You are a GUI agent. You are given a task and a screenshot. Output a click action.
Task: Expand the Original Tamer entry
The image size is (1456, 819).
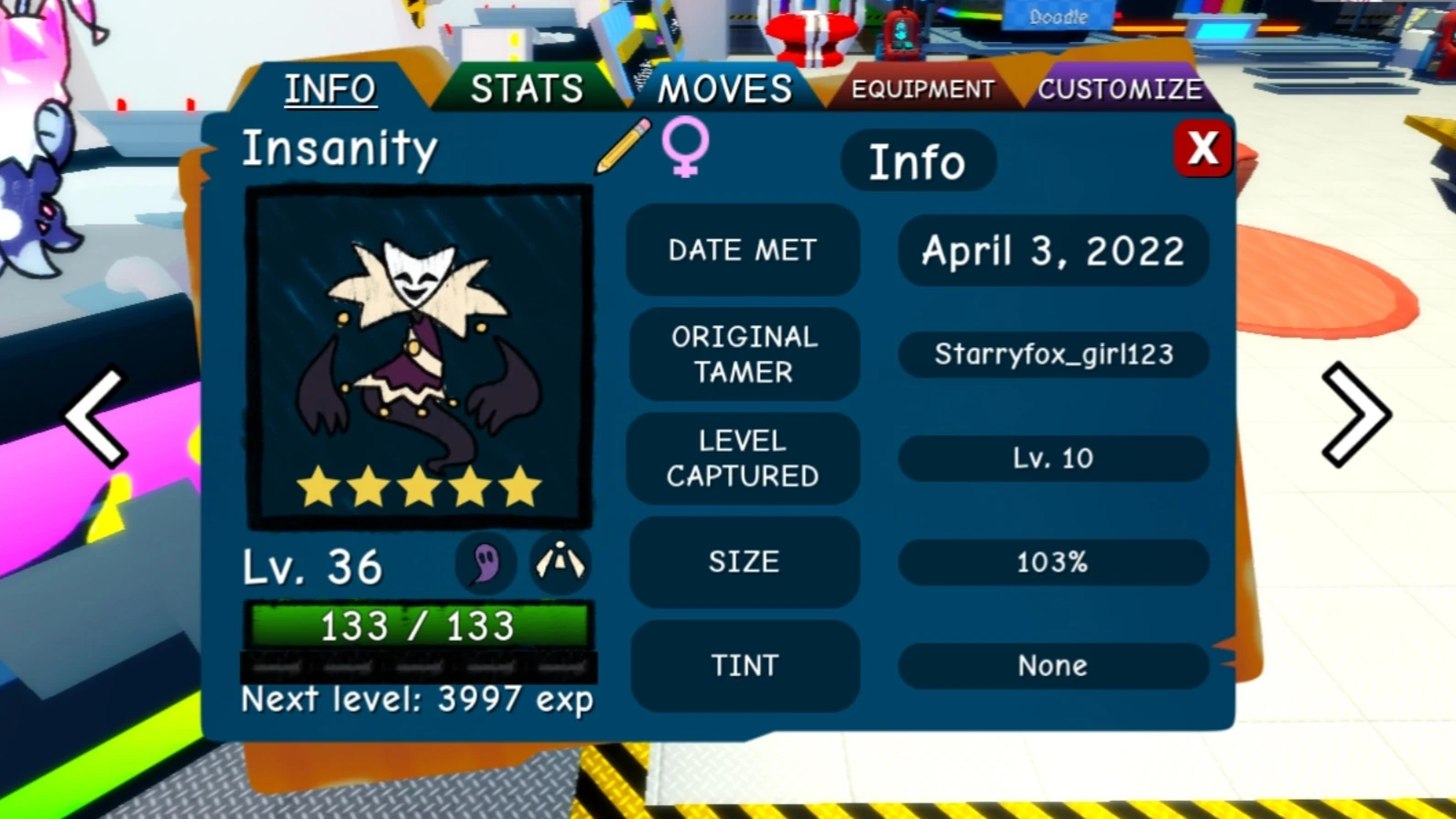point(743,355)
